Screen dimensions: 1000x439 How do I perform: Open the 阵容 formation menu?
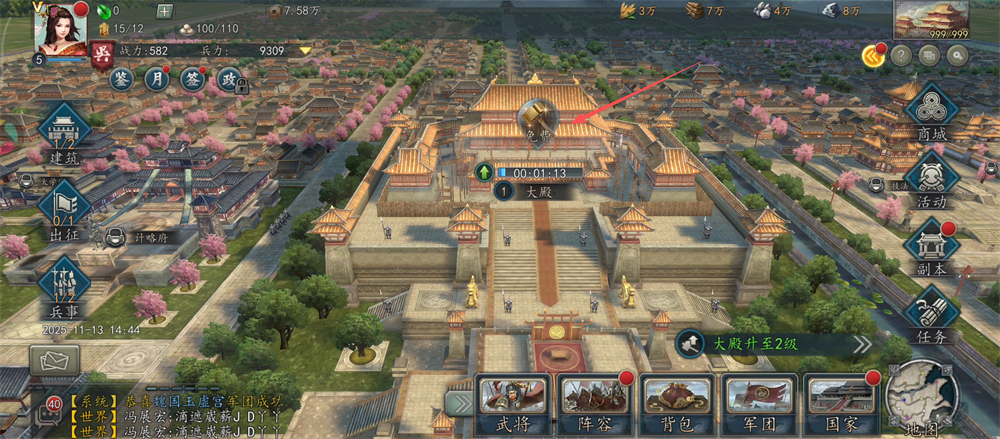coord(595,401)
